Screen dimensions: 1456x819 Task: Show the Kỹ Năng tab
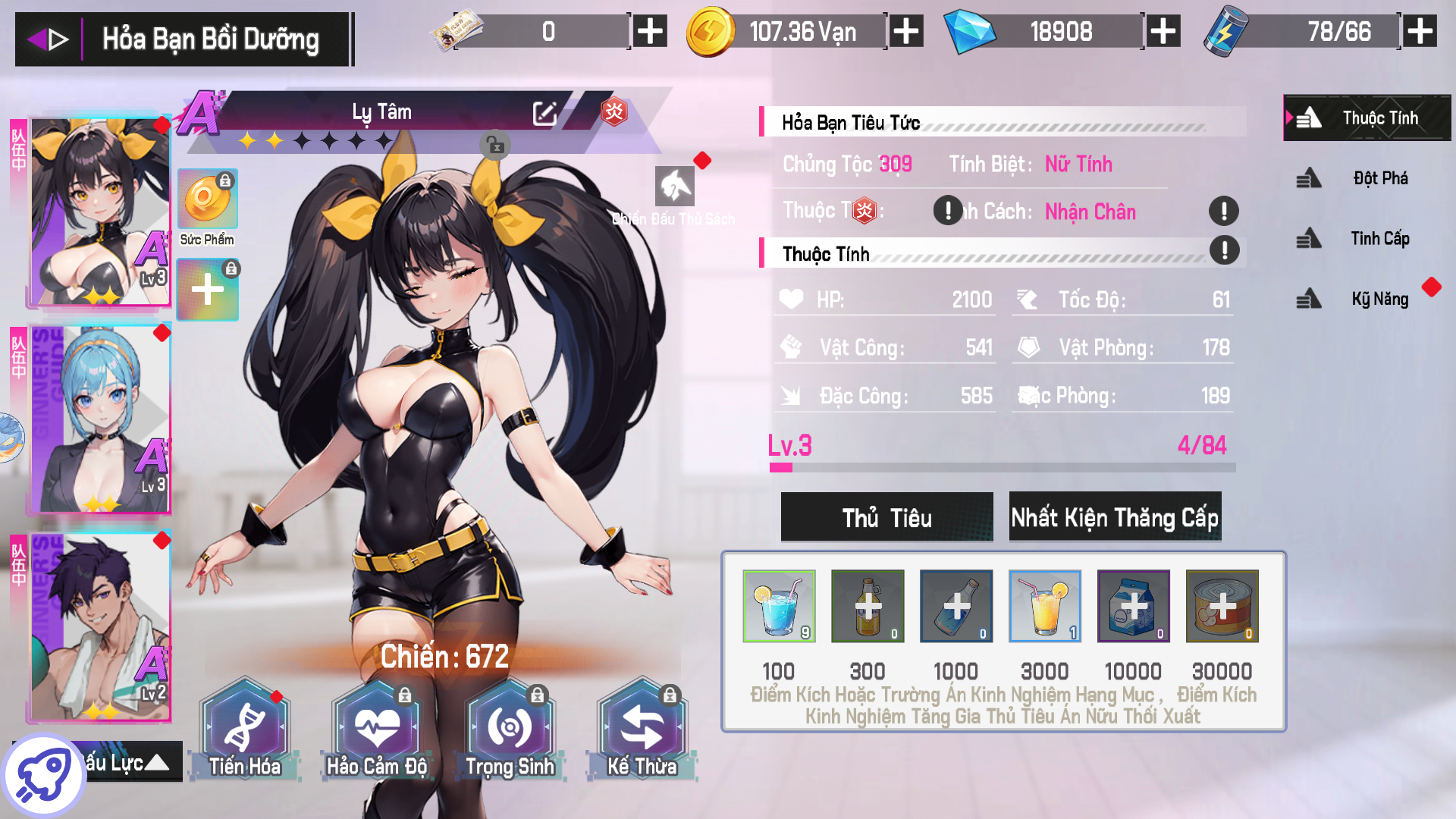point(1367,300)
